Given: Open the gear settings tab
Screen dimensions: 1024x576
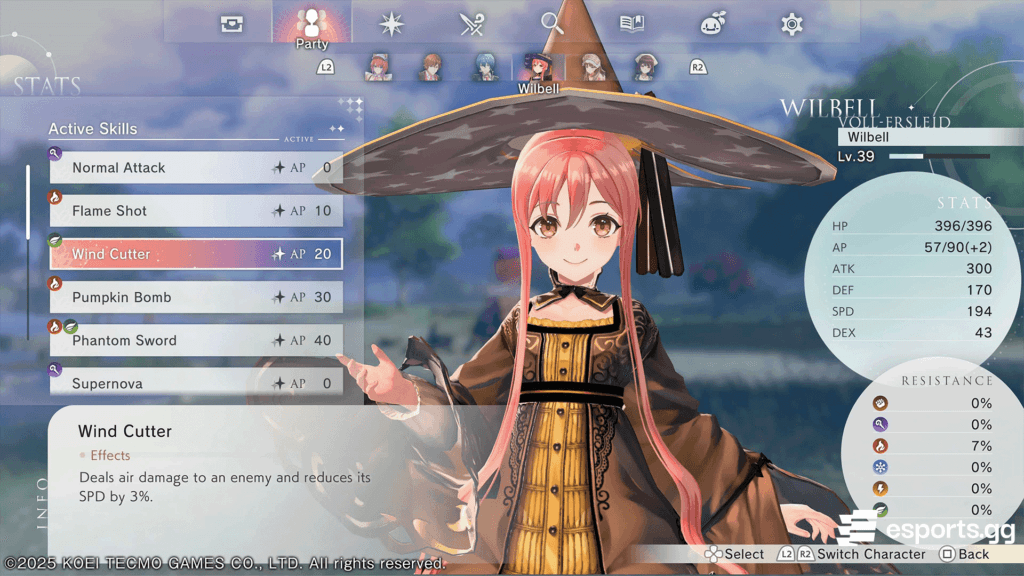Looking at the screenshot, I should [x=792, y=24].
